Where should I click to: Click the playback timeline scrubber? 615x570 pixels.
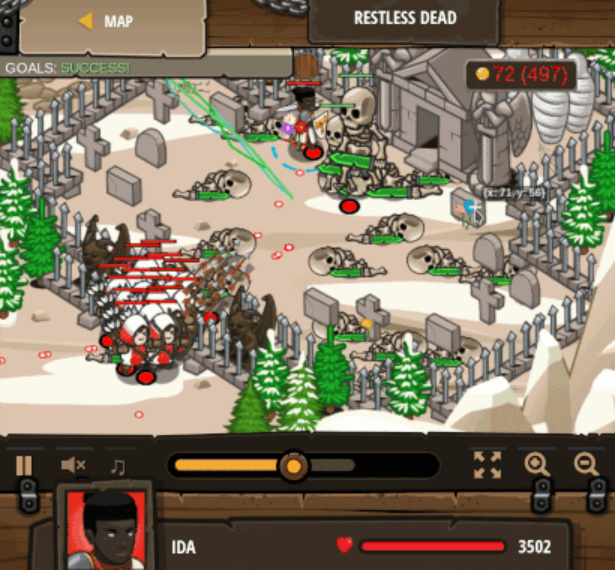(x=294, y=465)
